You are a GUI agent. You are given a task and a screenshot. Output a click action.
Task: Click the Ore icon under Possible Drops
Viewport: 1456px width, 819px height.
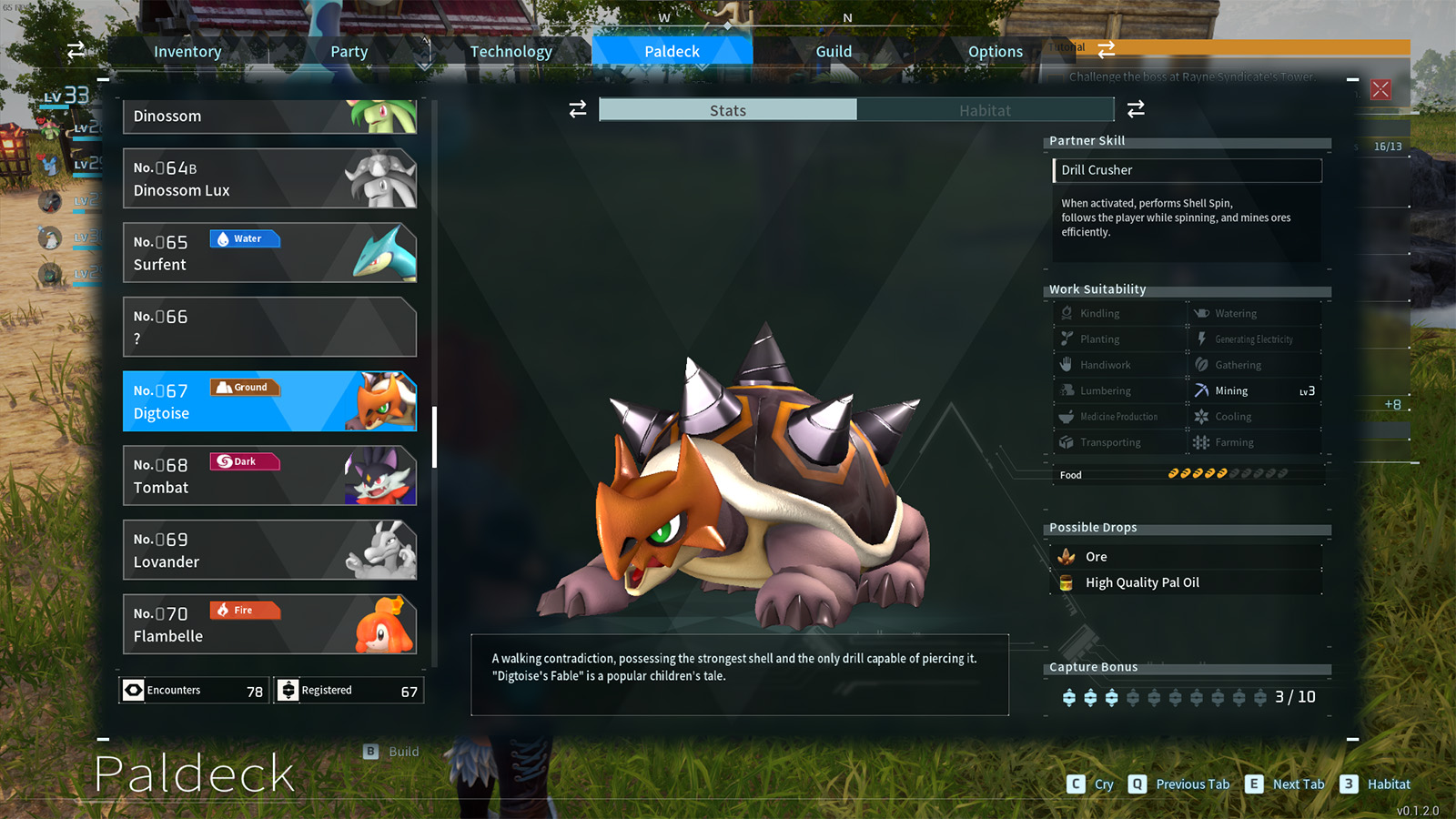pyautogui.click(x=1067, y=556)
